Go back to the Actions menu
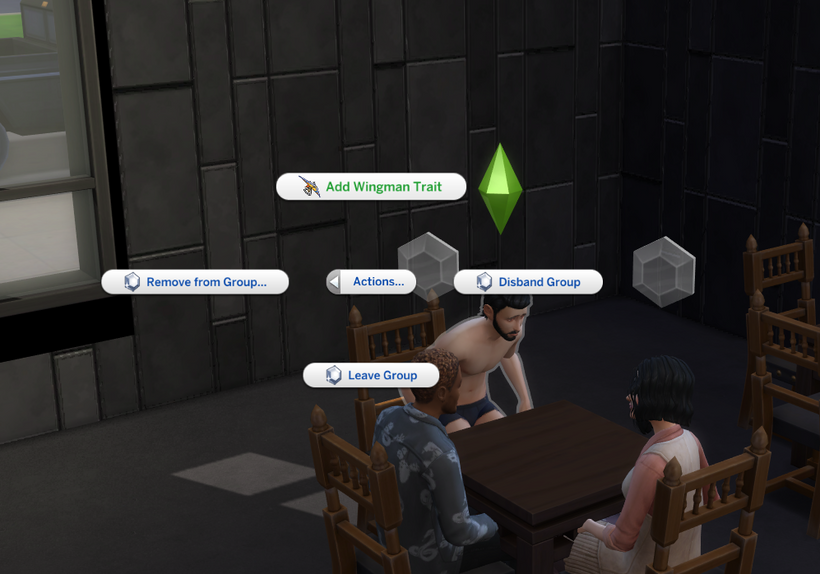This screenshot has width=820, height=574. (x=371, y=282)
